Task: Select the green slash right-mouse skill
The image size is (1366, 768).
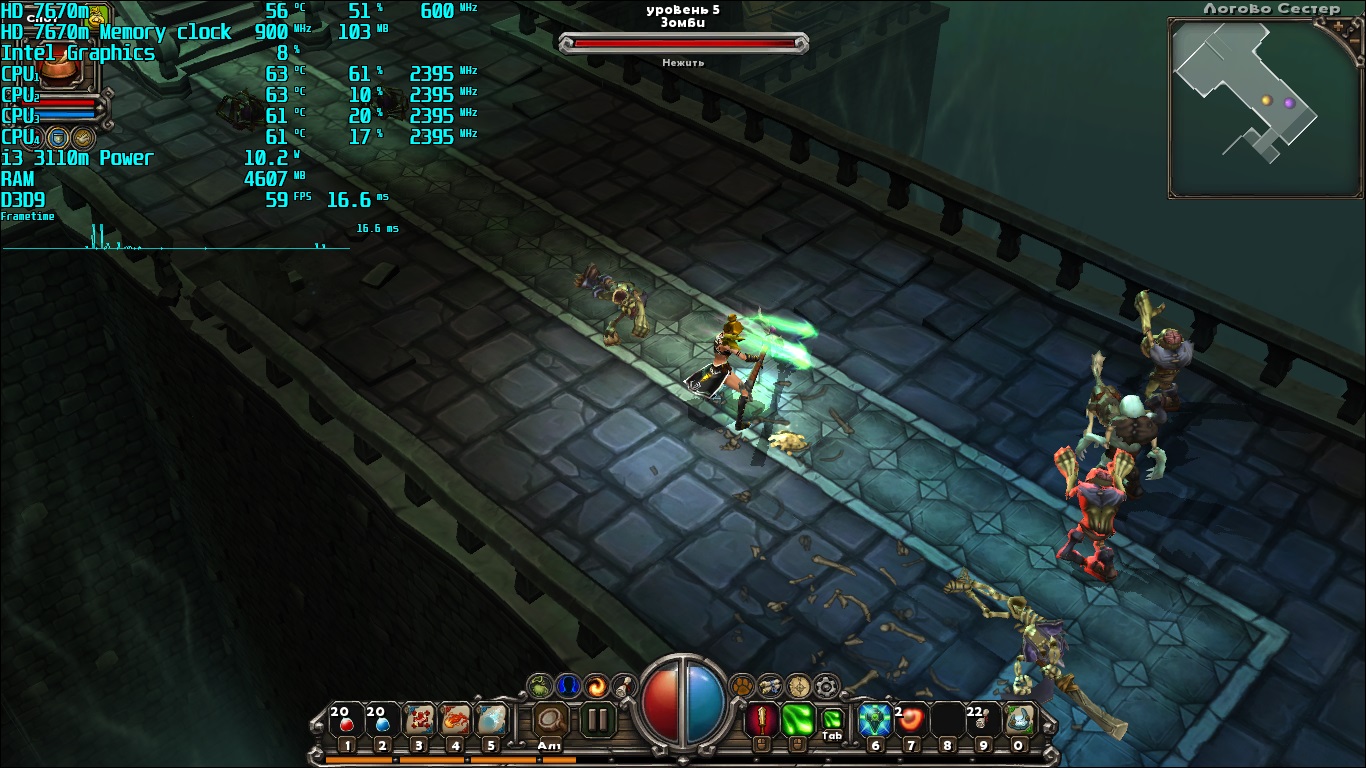Action: 798,720
